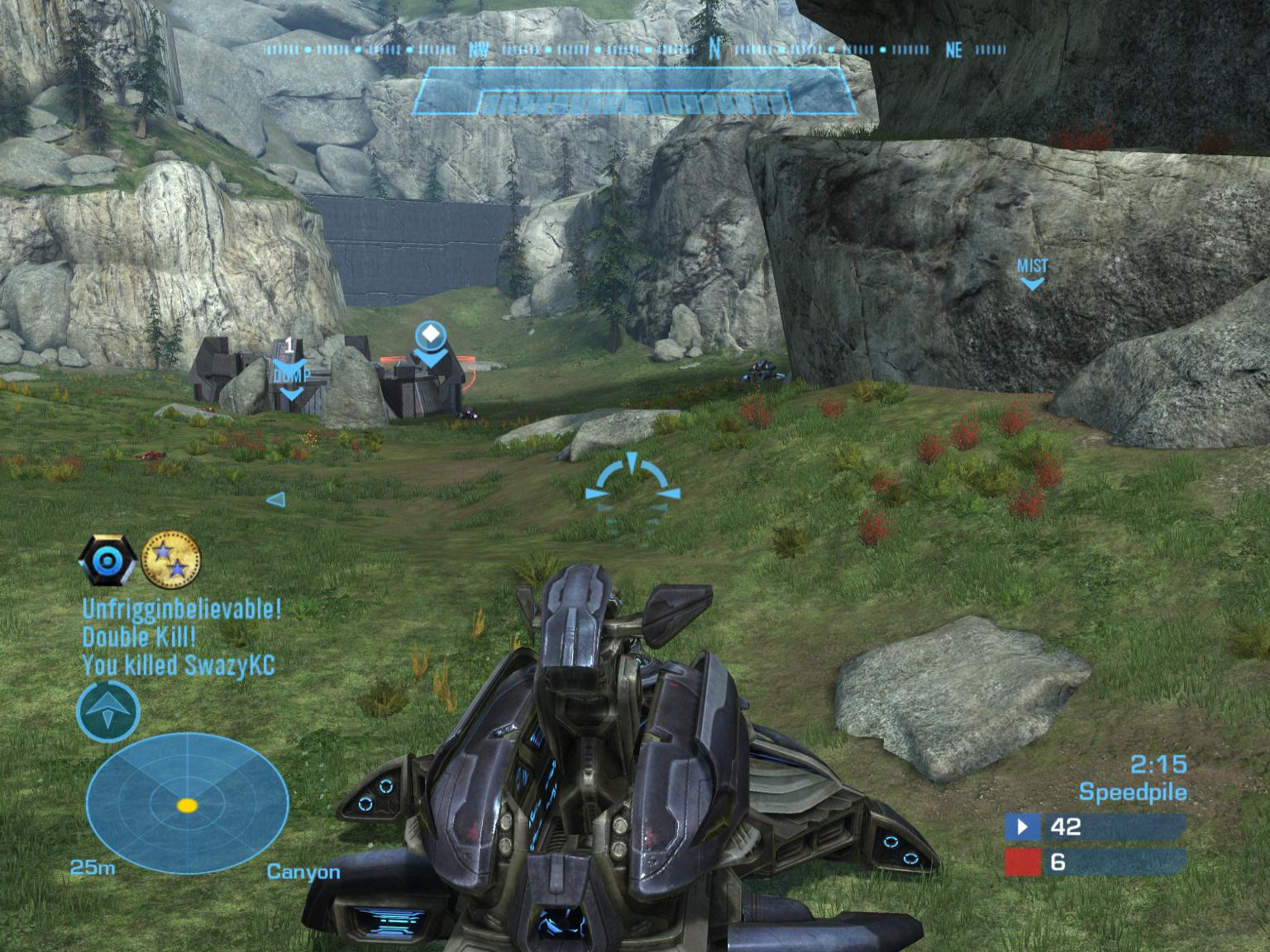Activate the Sprint armor ability icon
Viewport: 1270px width, 952px height.
click(x=108, y=712)
